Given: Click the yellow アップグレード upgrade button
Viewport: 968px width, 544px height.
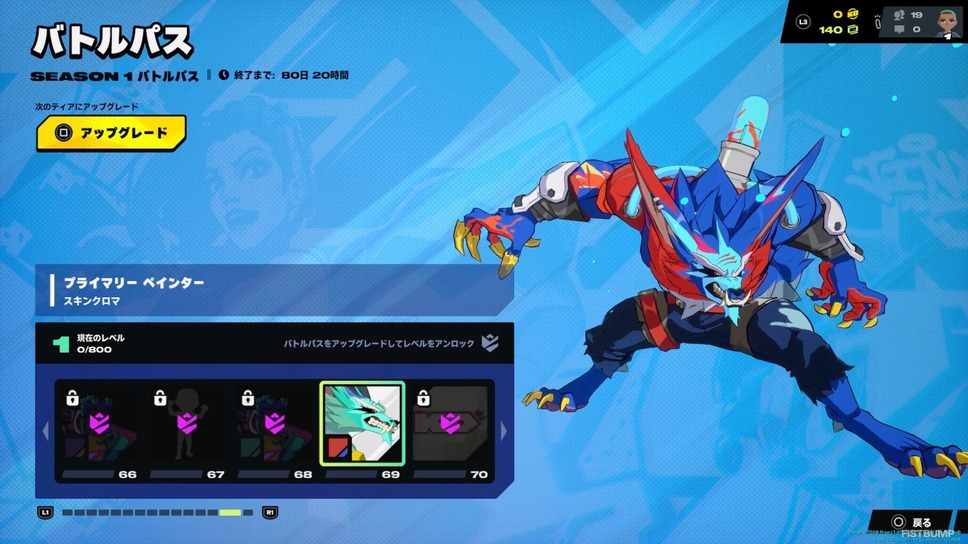Looking at the screenshot, I should (111, 133).
